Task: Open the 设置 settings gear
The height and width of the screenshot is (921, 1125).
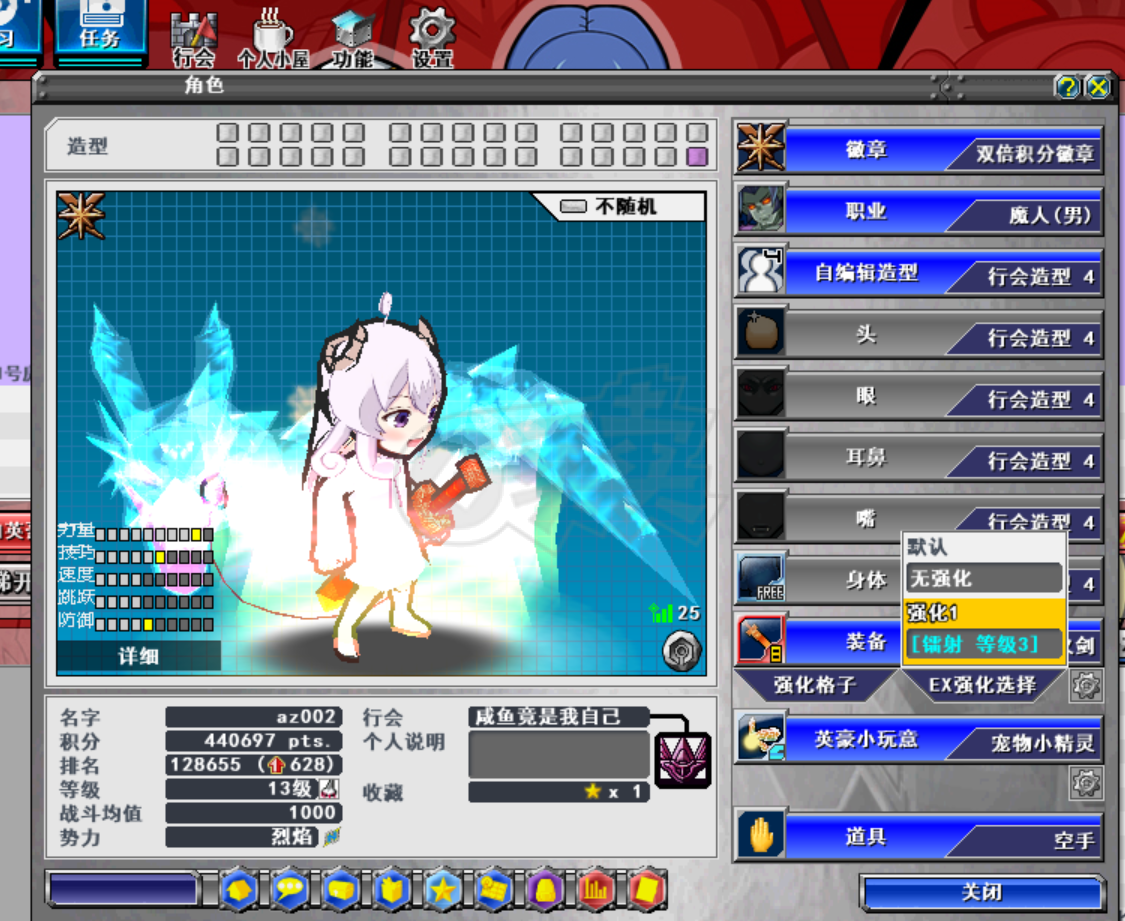Action: [432, 38]
